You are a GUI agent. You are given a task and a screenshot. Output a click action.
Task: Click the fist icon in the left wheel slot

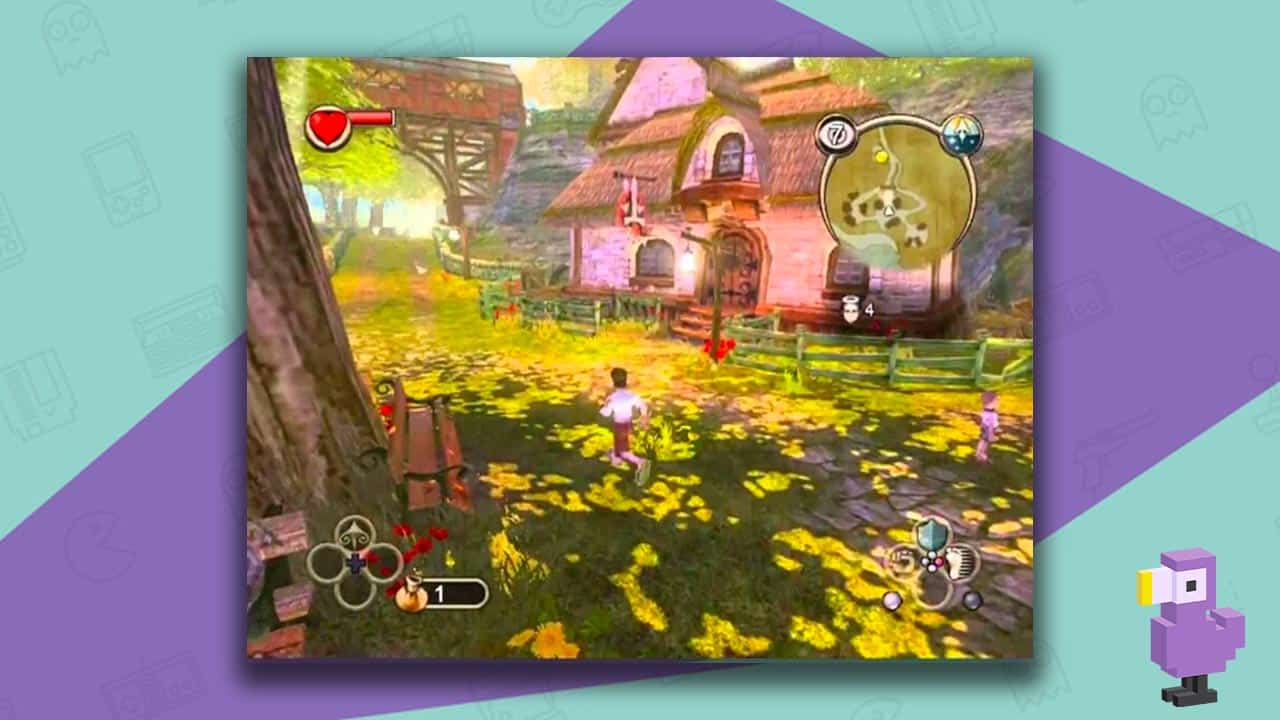pos(904,561)
